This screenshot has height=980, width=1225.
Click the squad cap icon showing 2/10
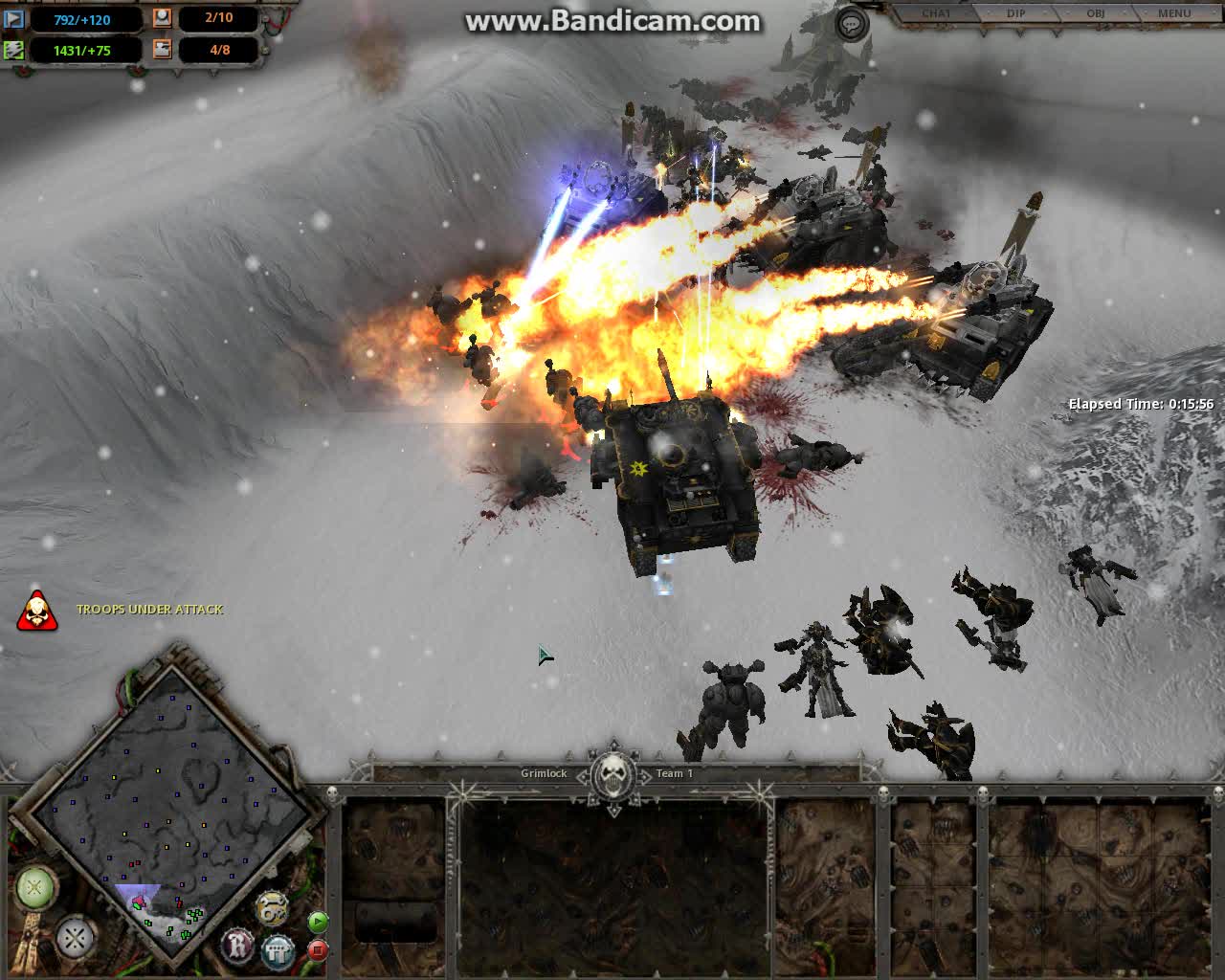tap(163, 19)
